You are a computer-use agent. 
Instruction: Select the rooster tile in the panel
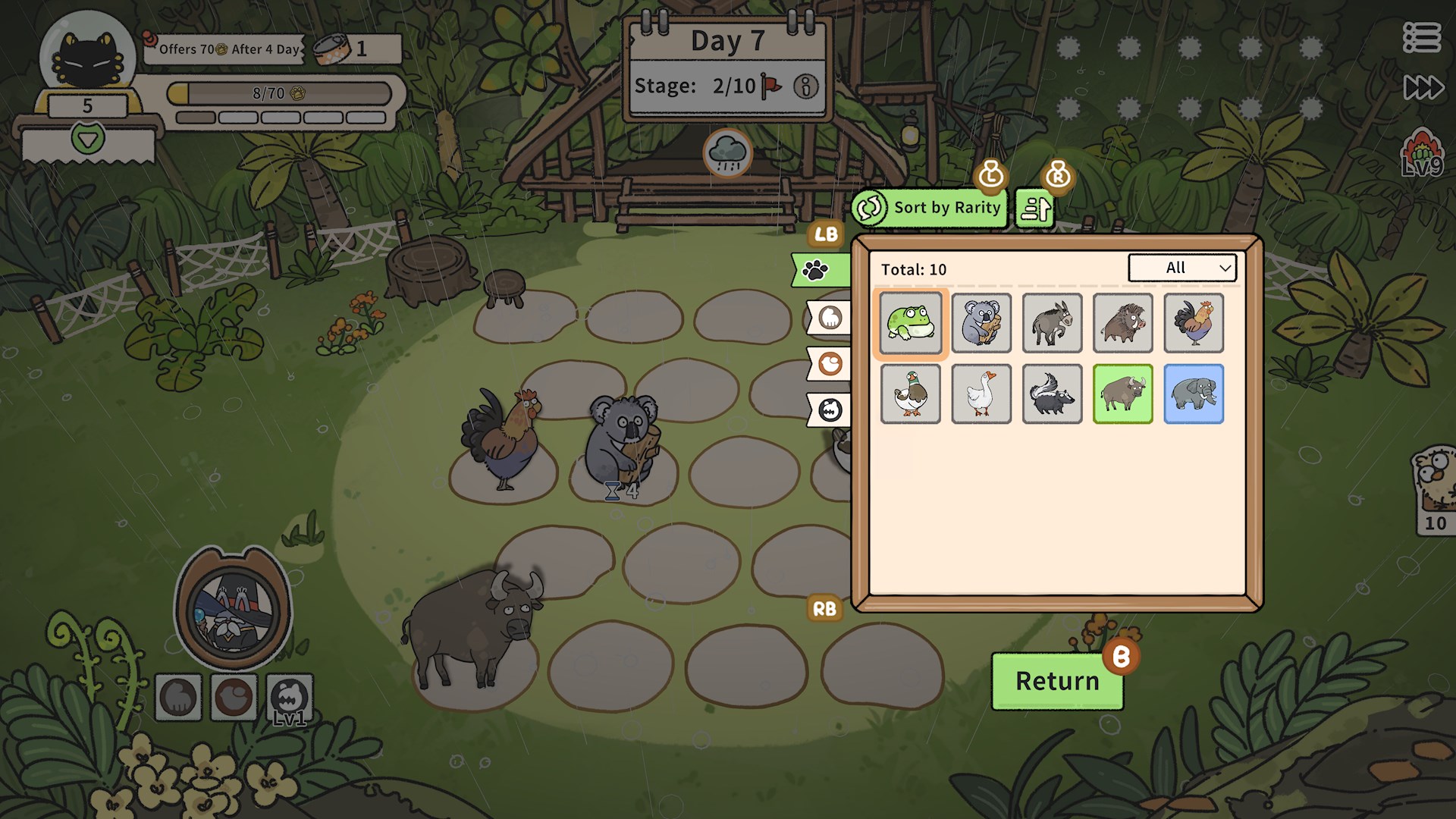pyautogui.click(x=1194, y=323)
